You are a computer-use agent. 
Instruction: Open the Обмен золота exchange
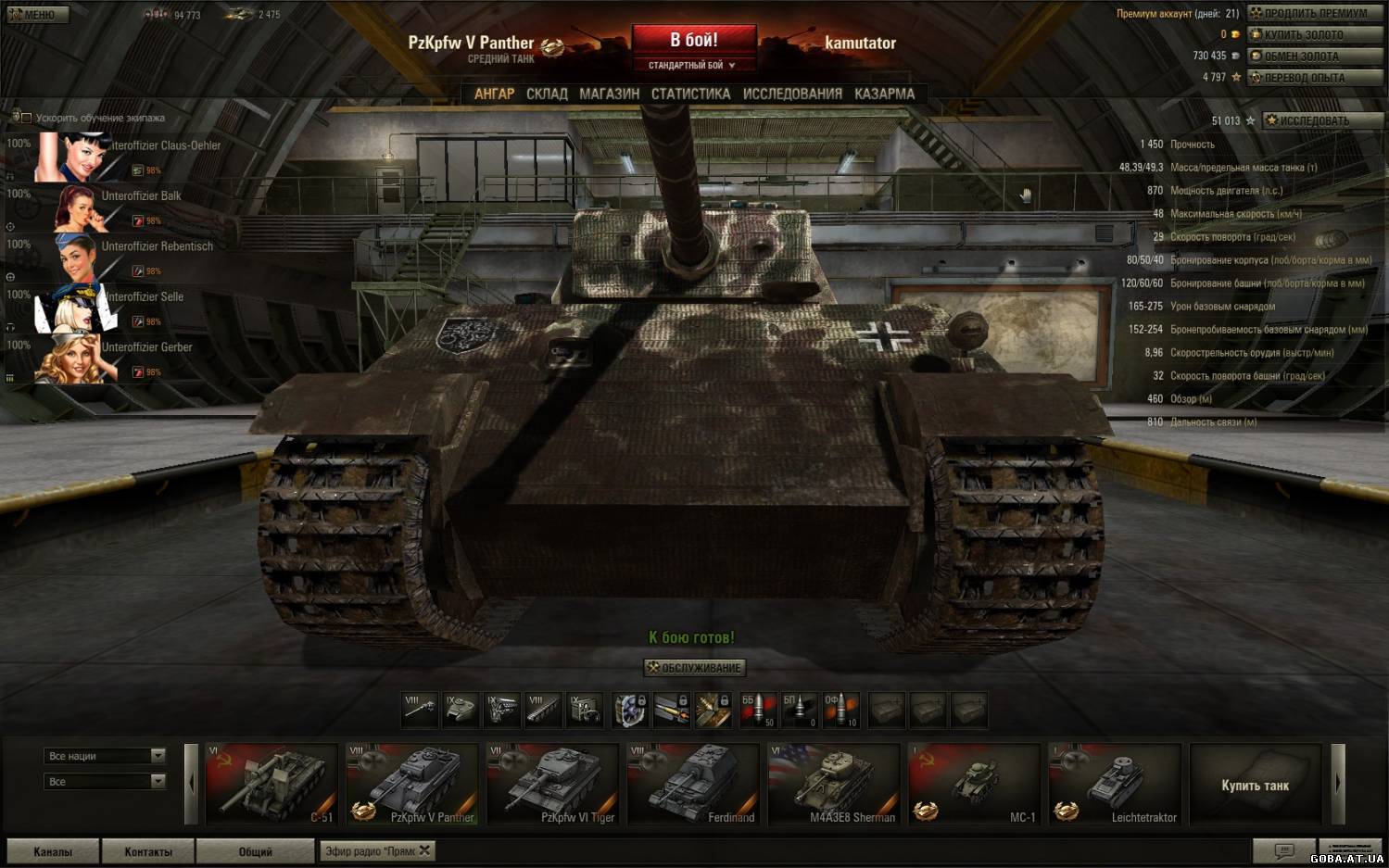(x=1315, y=57)
